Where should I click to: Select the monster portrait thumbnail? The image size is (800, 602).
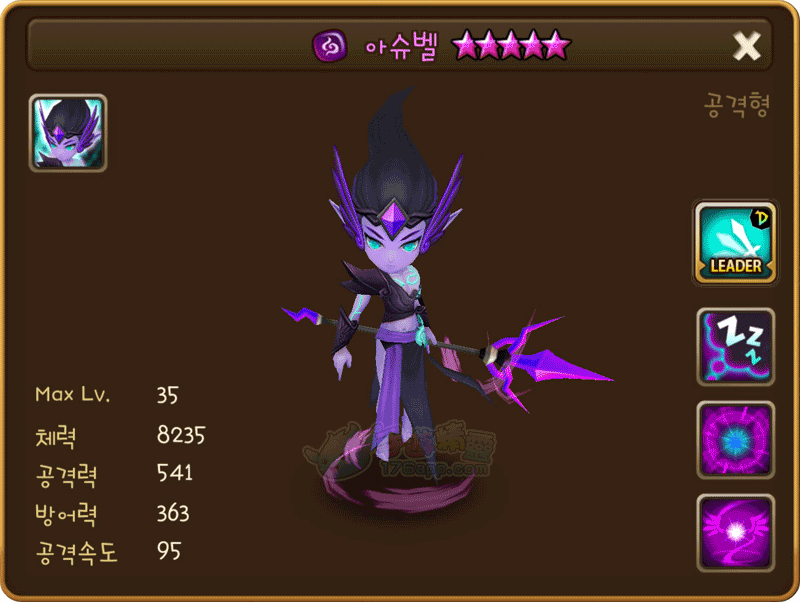click(68, 133)
